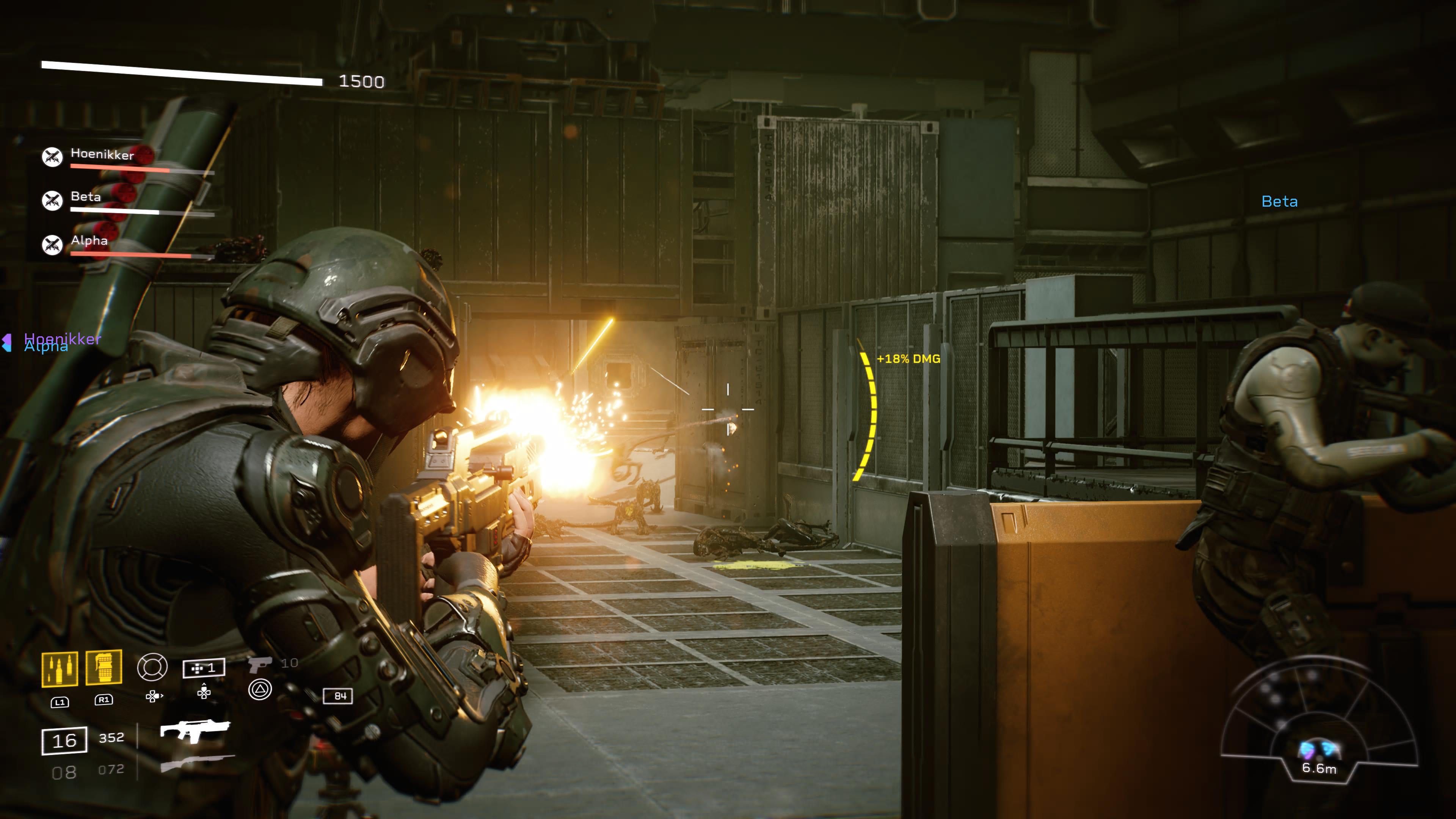Viewport: 1456px width, 819px height.
Task: Select the primary assault rifle weapon icon
Action: point(195,730)
